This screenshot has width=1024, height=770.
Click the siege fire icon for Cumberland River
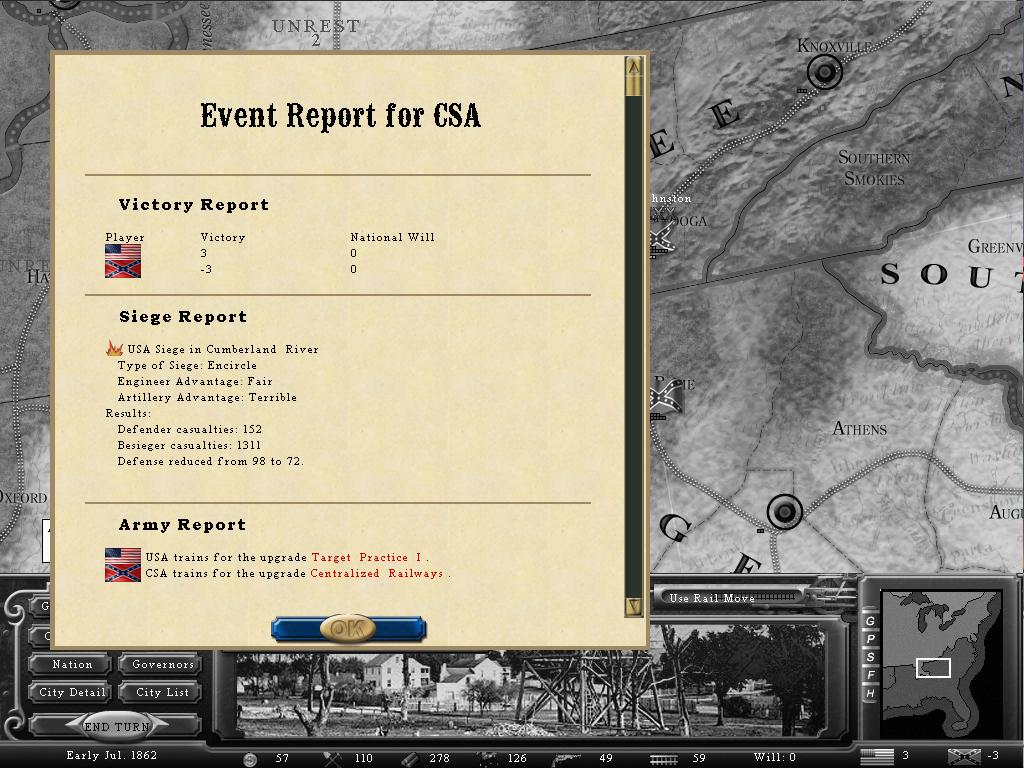[114, 349]
